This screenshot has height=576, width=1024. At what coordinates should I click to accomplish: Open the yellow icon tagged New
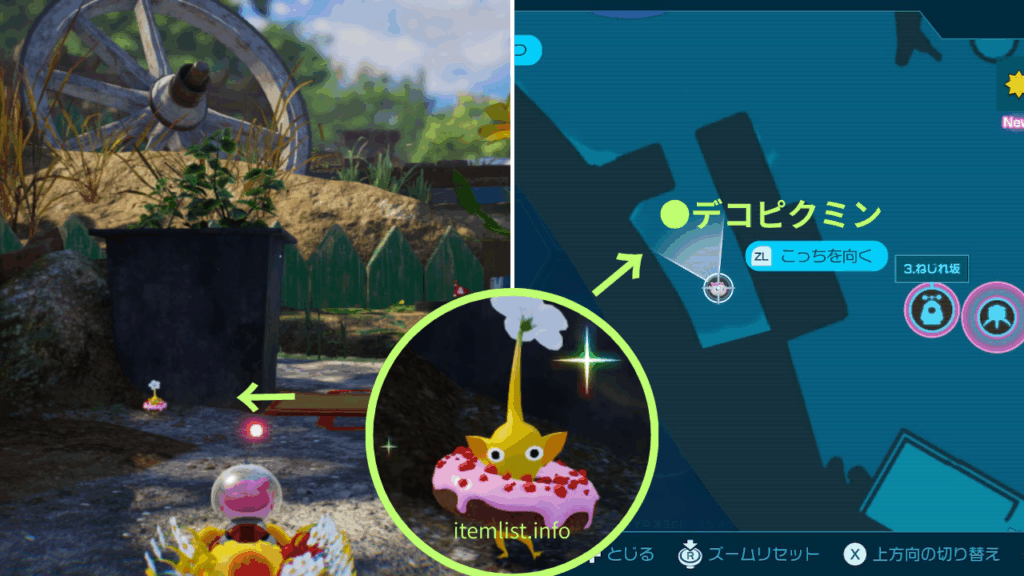click(1011, 86)
